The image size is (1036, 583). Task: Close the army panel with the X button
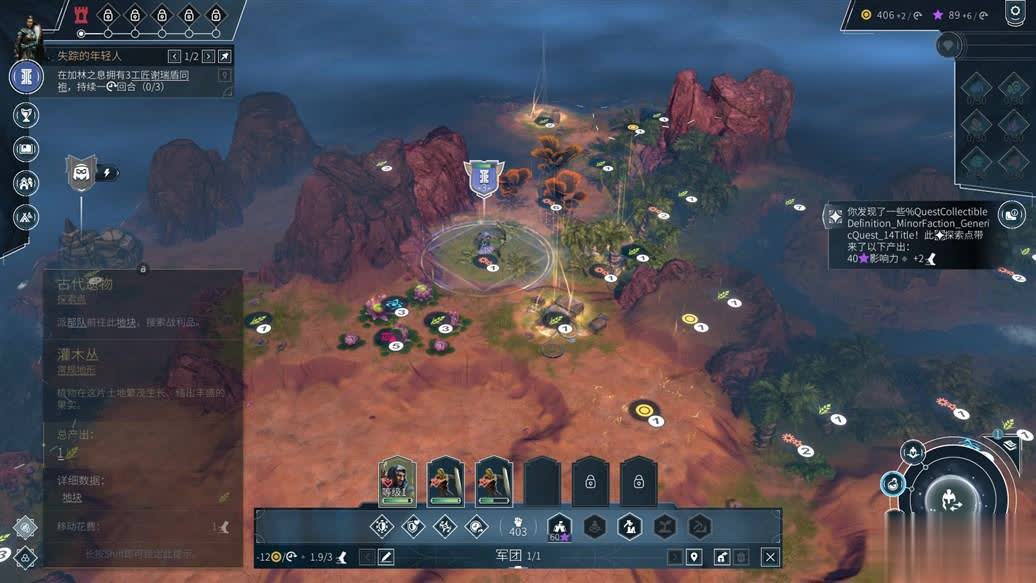(770, 557)
